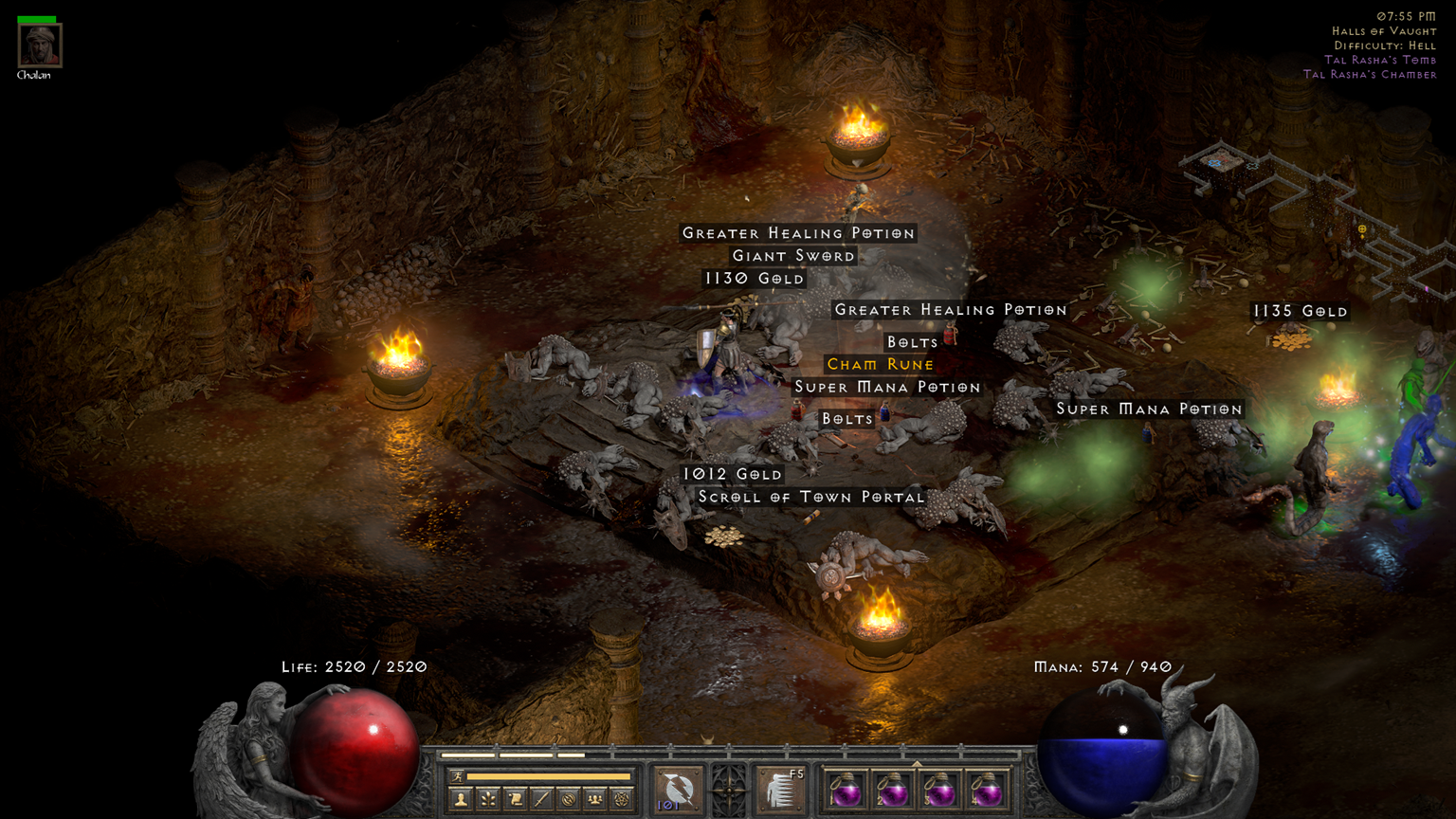Expand the potion belt arrow
The image size is (1456, 819).
pos(916,763)
